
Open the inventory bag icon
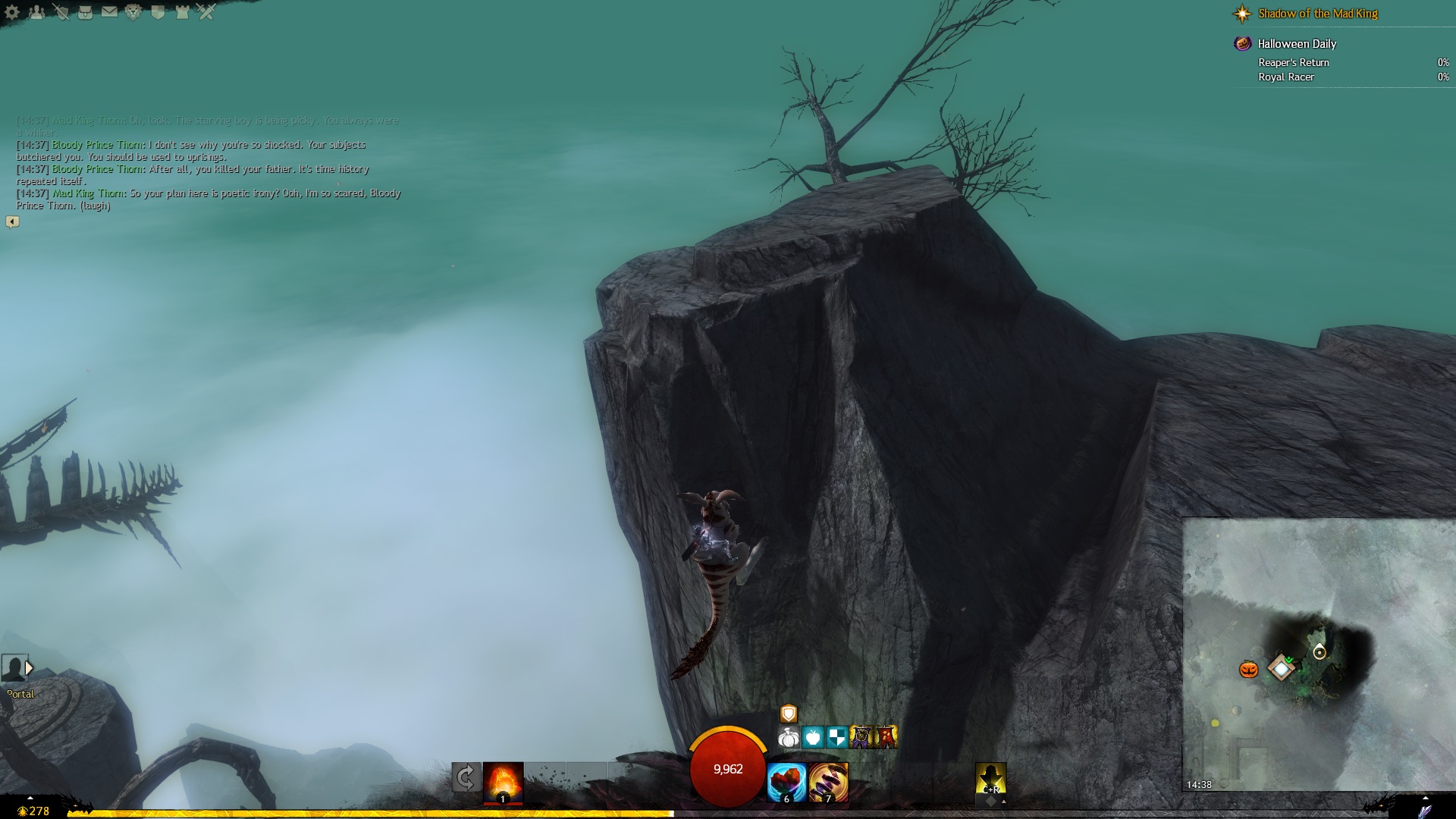click(85, 12)
